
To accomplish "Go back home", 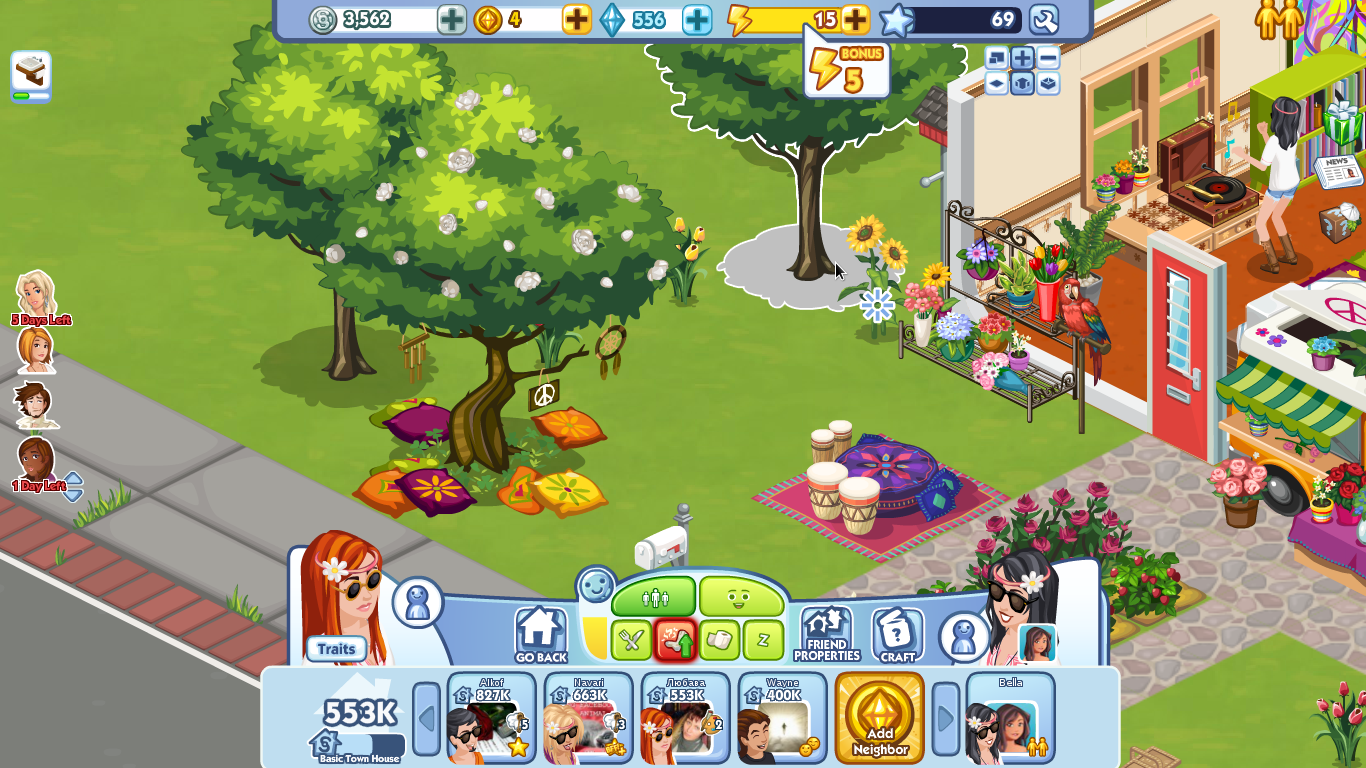I will [x=540, y=635].
